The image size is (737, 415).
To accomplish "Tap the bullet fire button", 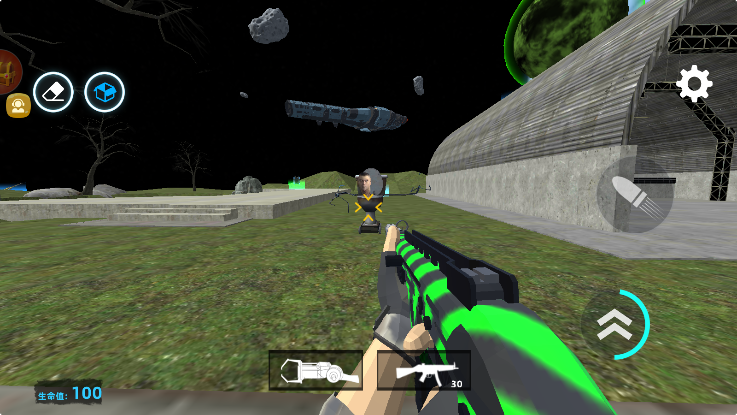I will point(635,195).
